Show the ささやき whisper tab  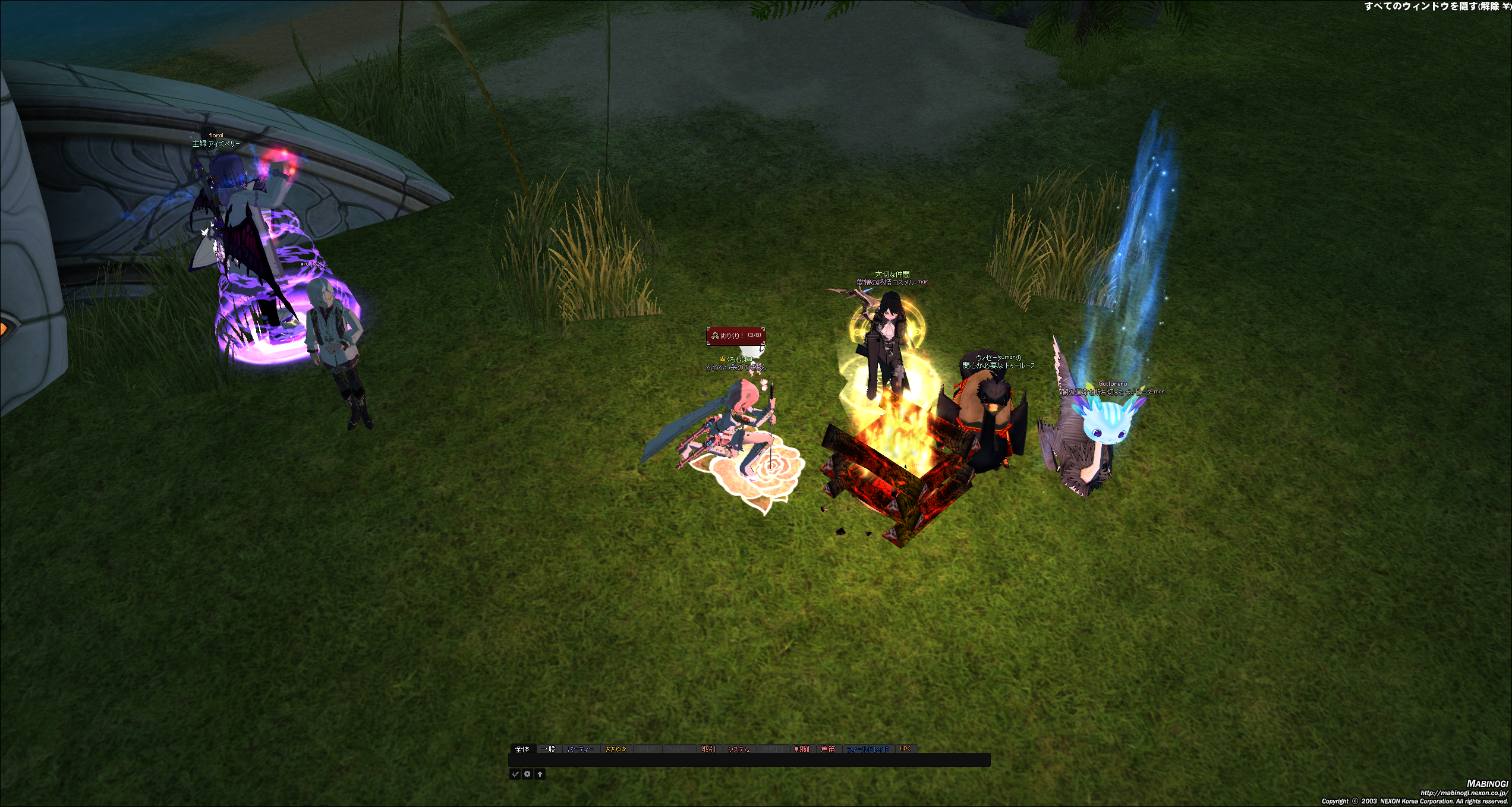(x=616, y=749)
